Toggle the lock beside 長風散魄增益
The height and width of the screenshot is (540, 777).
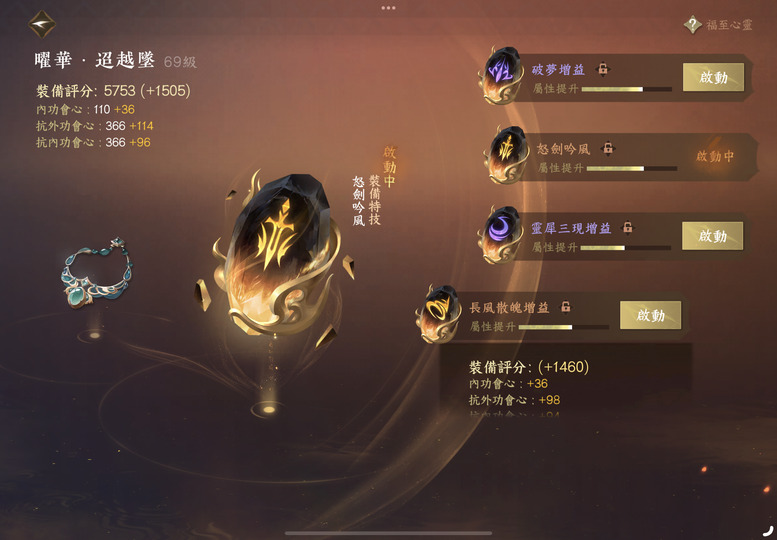coord(565,307)
